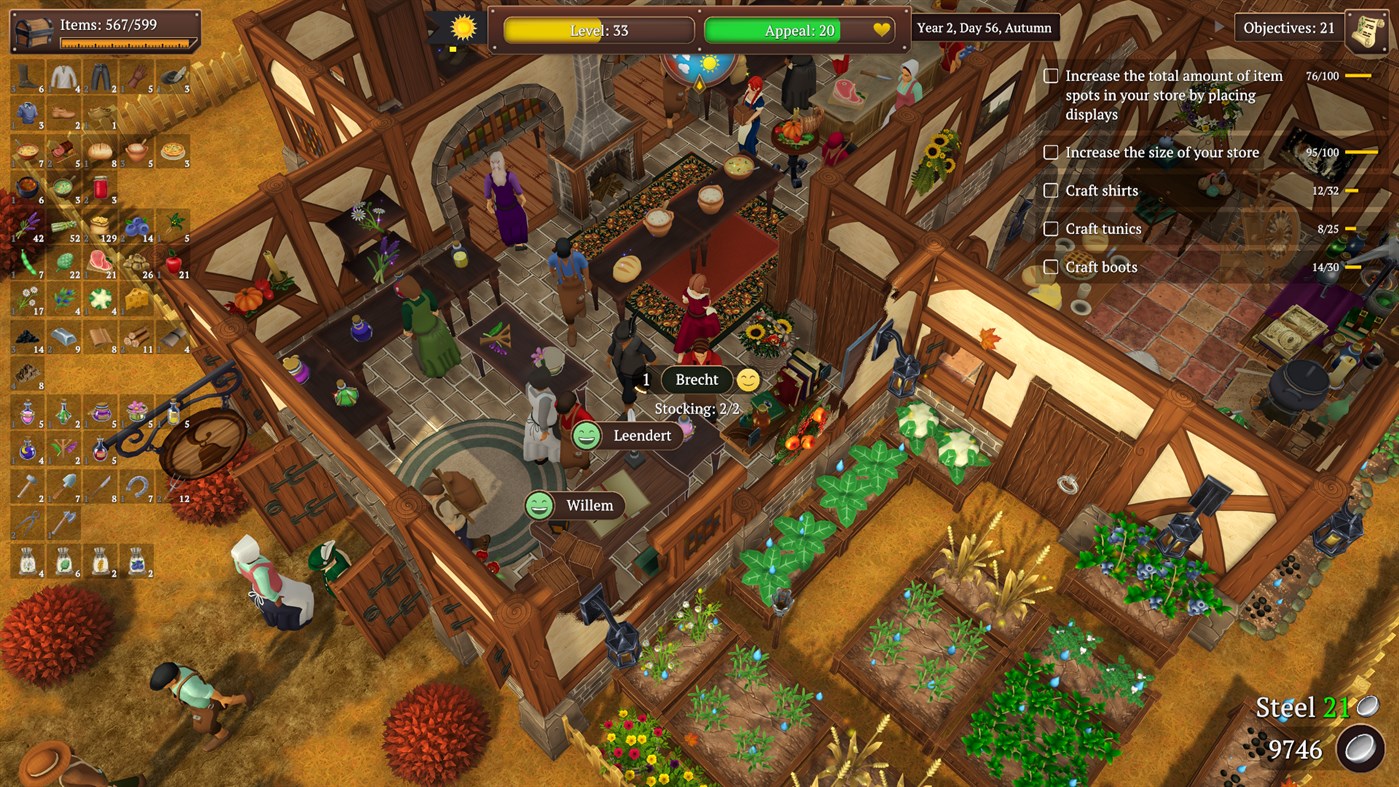Tick the Craft tunics objective checkbox
1399x787 pixels.
[x=1051, y=228]
